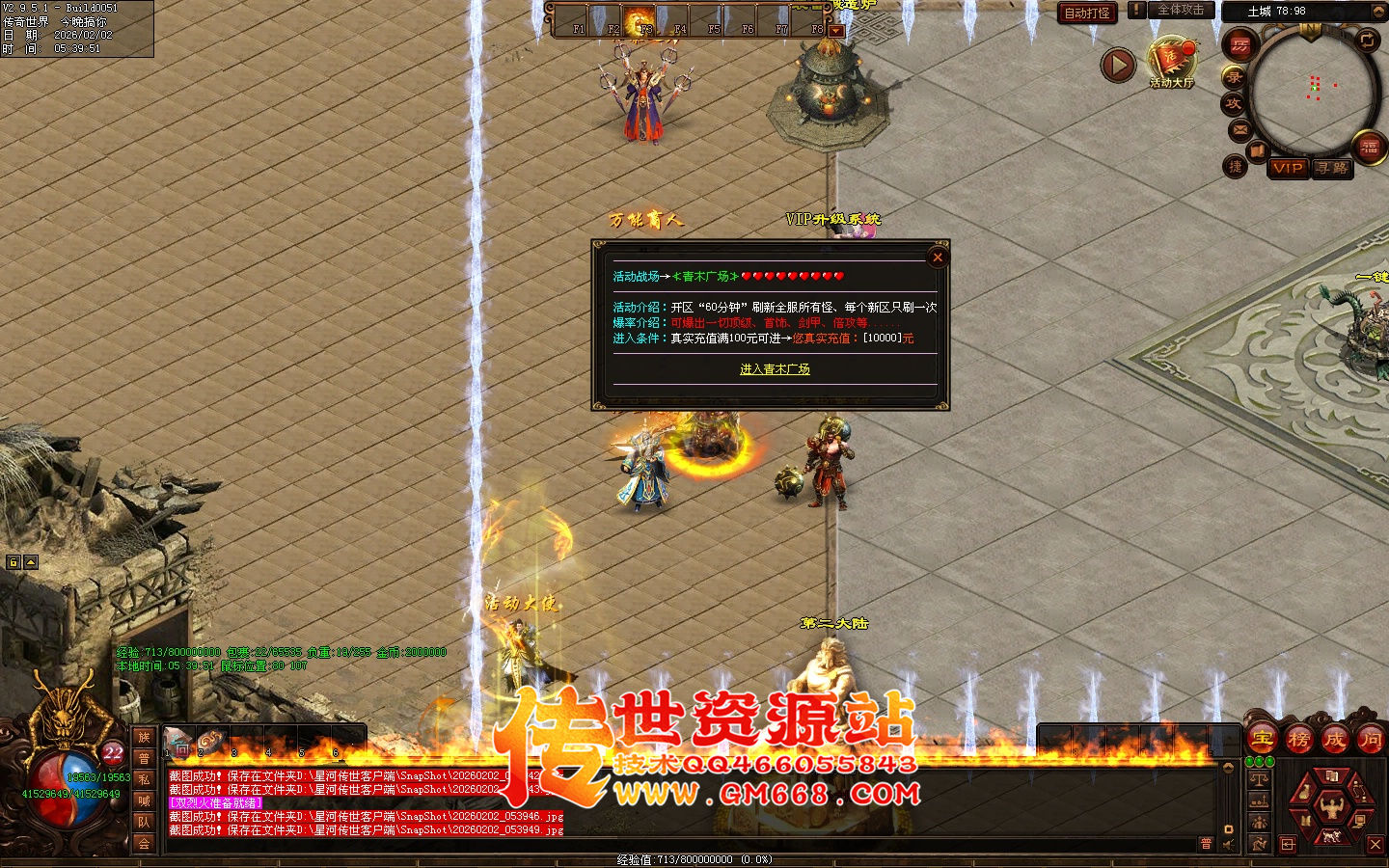Viewport: 1389px width, 868px height.
Task: Click the mail envelope icon beside the minimap
Action: point(1239,127)
